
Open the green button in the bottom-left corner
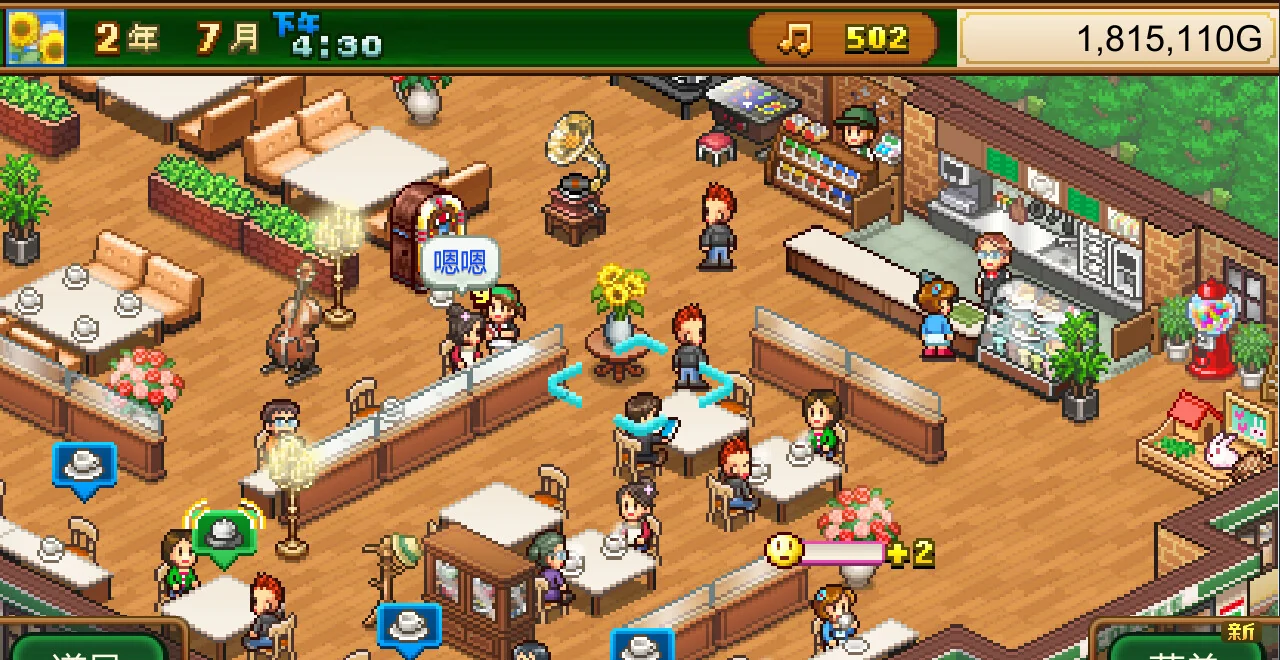pos(88,647)
